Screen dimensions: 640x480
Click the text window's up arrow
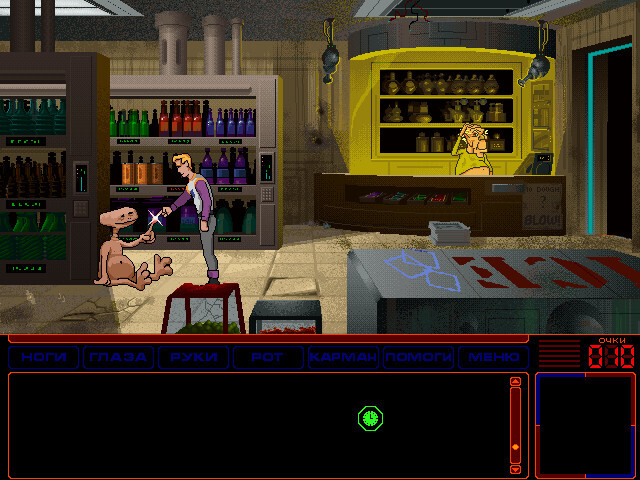pos(516,381)
